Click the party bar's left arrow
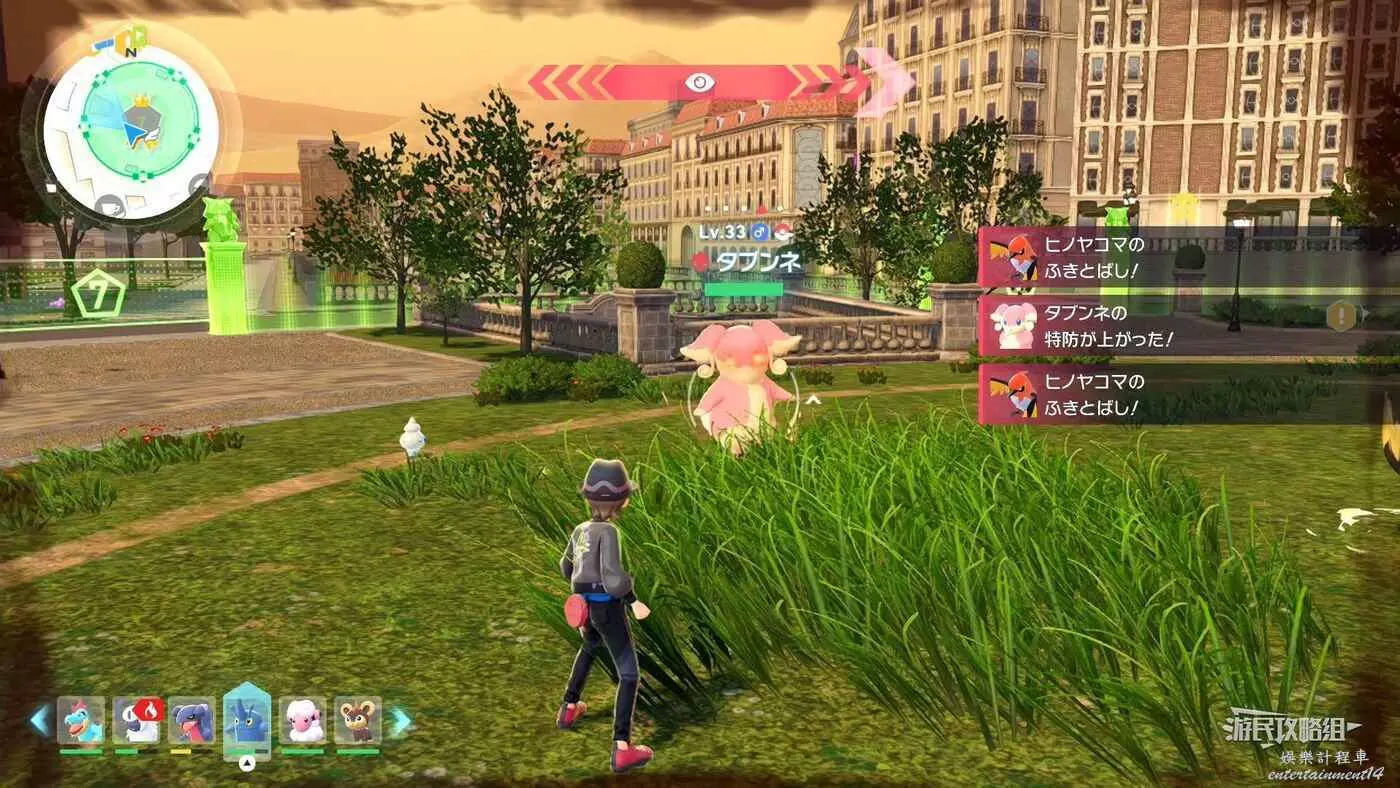1400x788 pixels. point(40,720)
